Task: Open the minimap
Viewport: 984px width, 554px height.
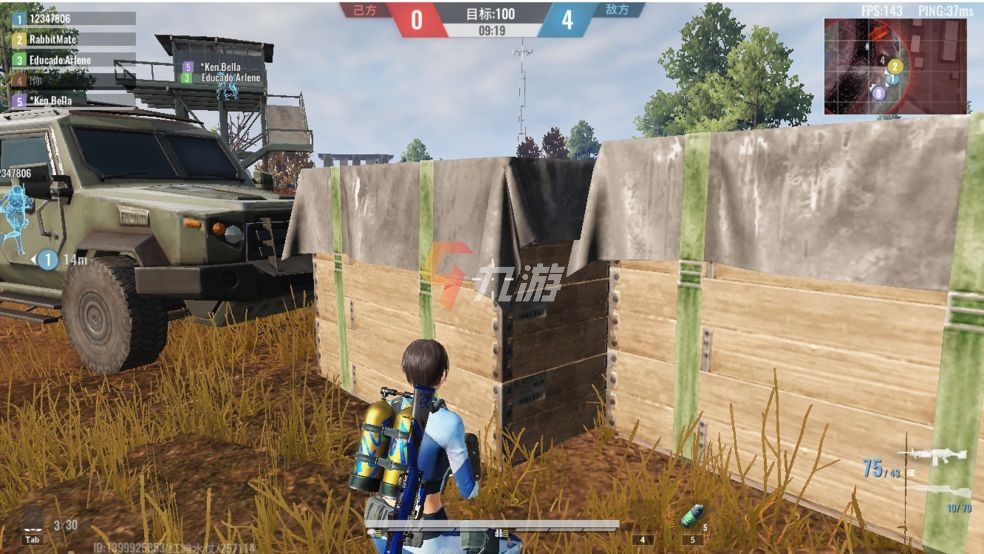Action: pyautogui.click(x=895, y=66)
